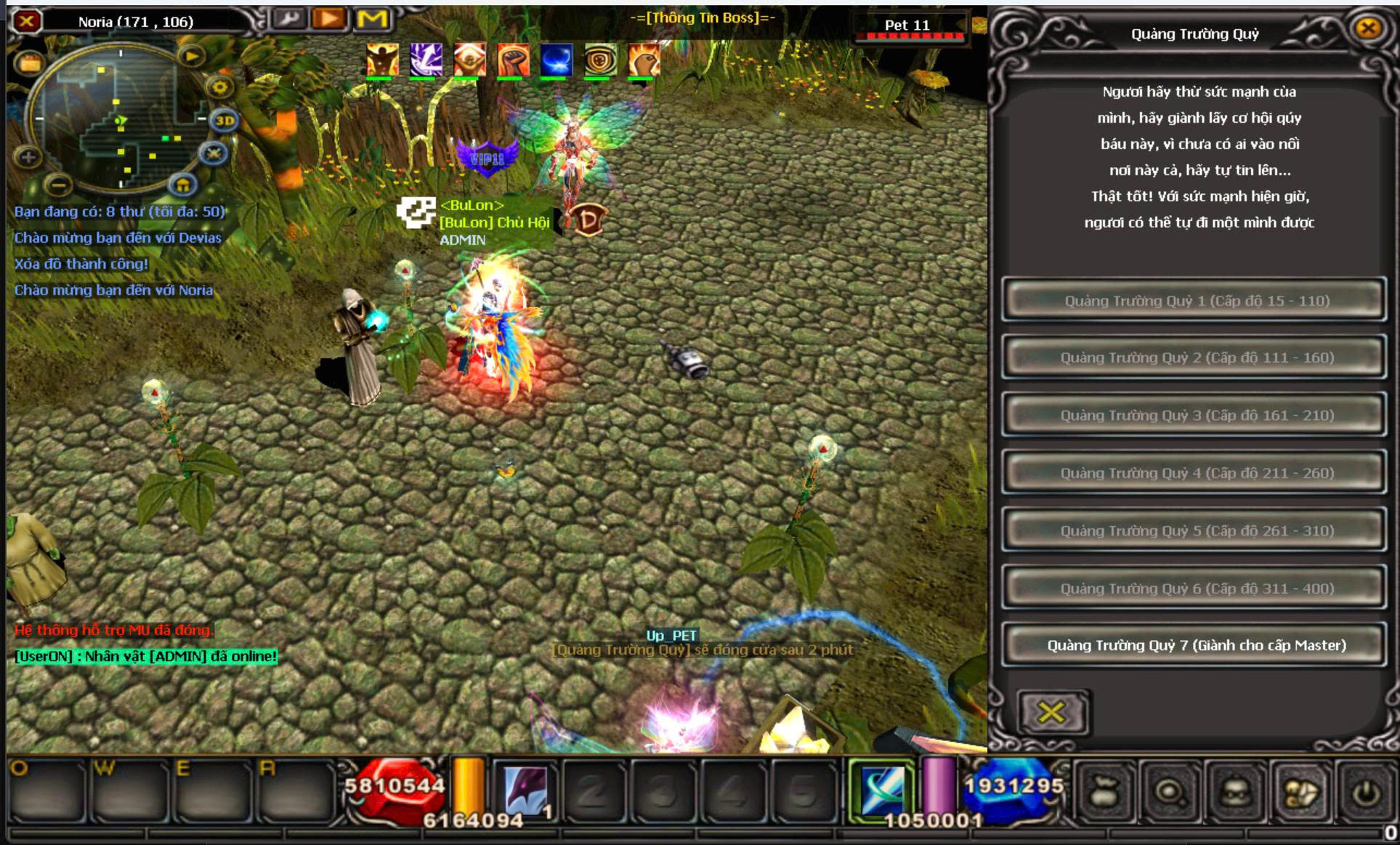1400x845 pixels.
Task: Open the yellow M button
Action: click(372, 19)
